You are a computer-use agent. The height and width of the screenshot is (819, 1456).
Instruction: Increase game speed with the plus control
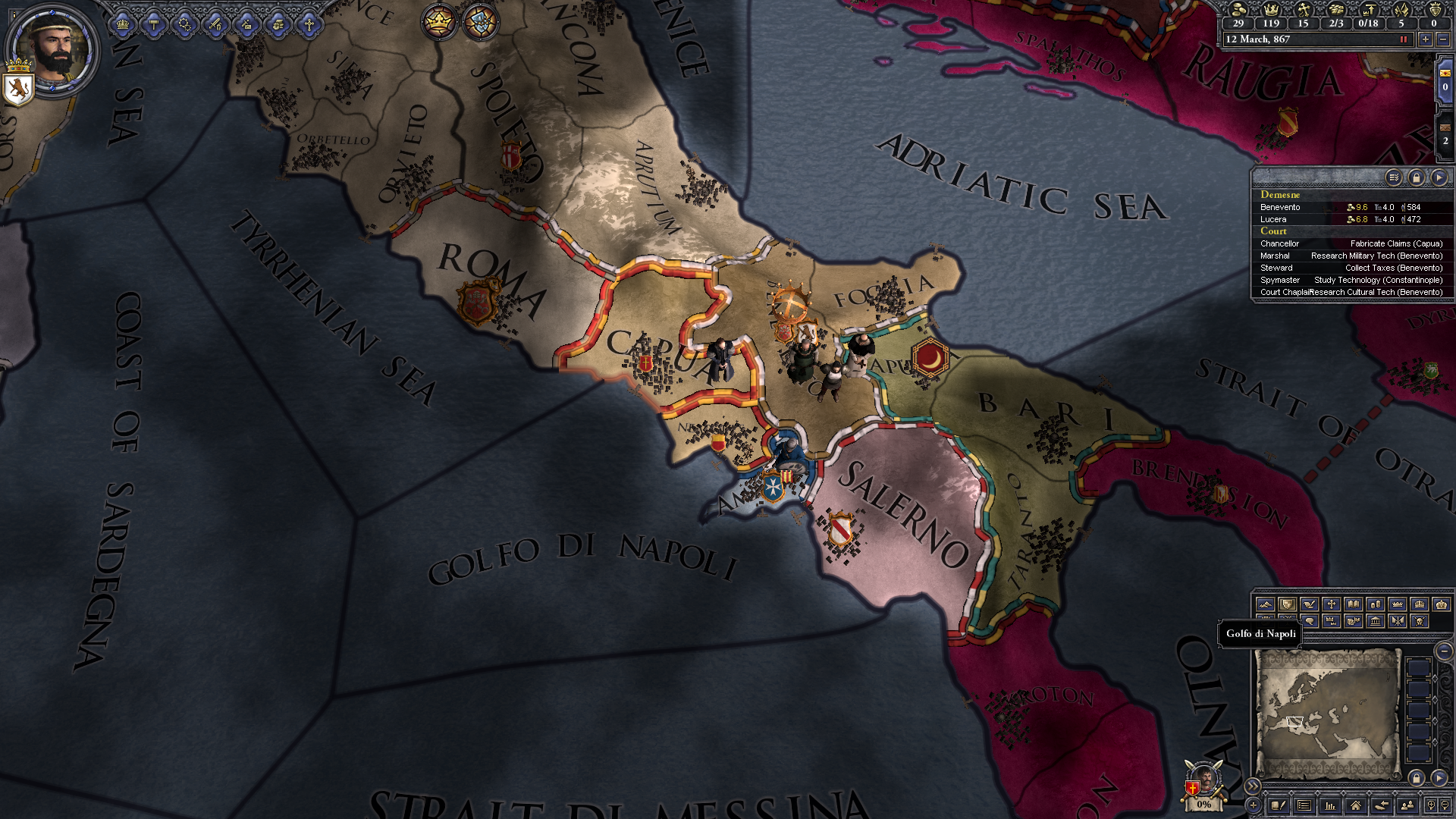1425,40
